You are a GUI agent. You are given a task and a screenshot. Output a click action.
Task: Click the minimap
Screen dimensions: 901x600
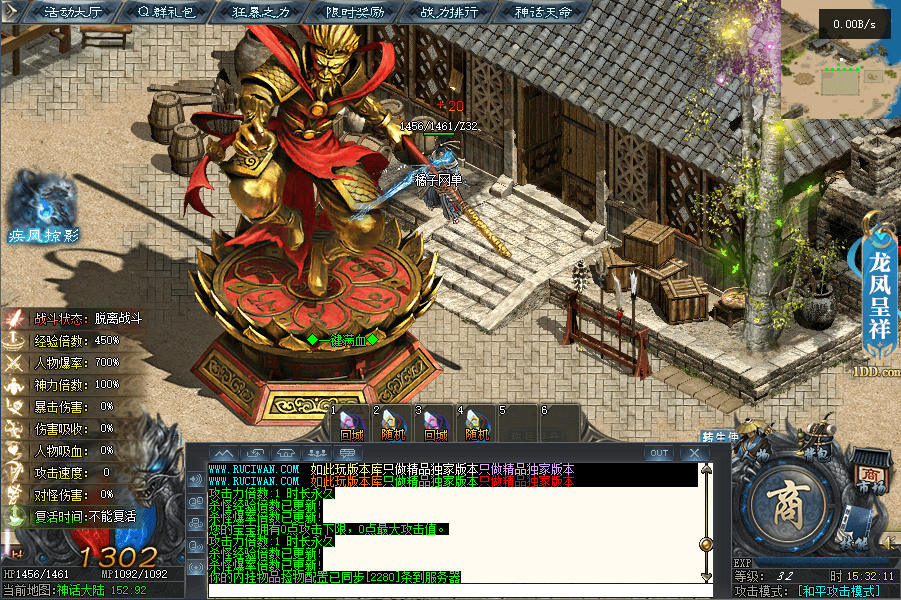tap(840, 60)
